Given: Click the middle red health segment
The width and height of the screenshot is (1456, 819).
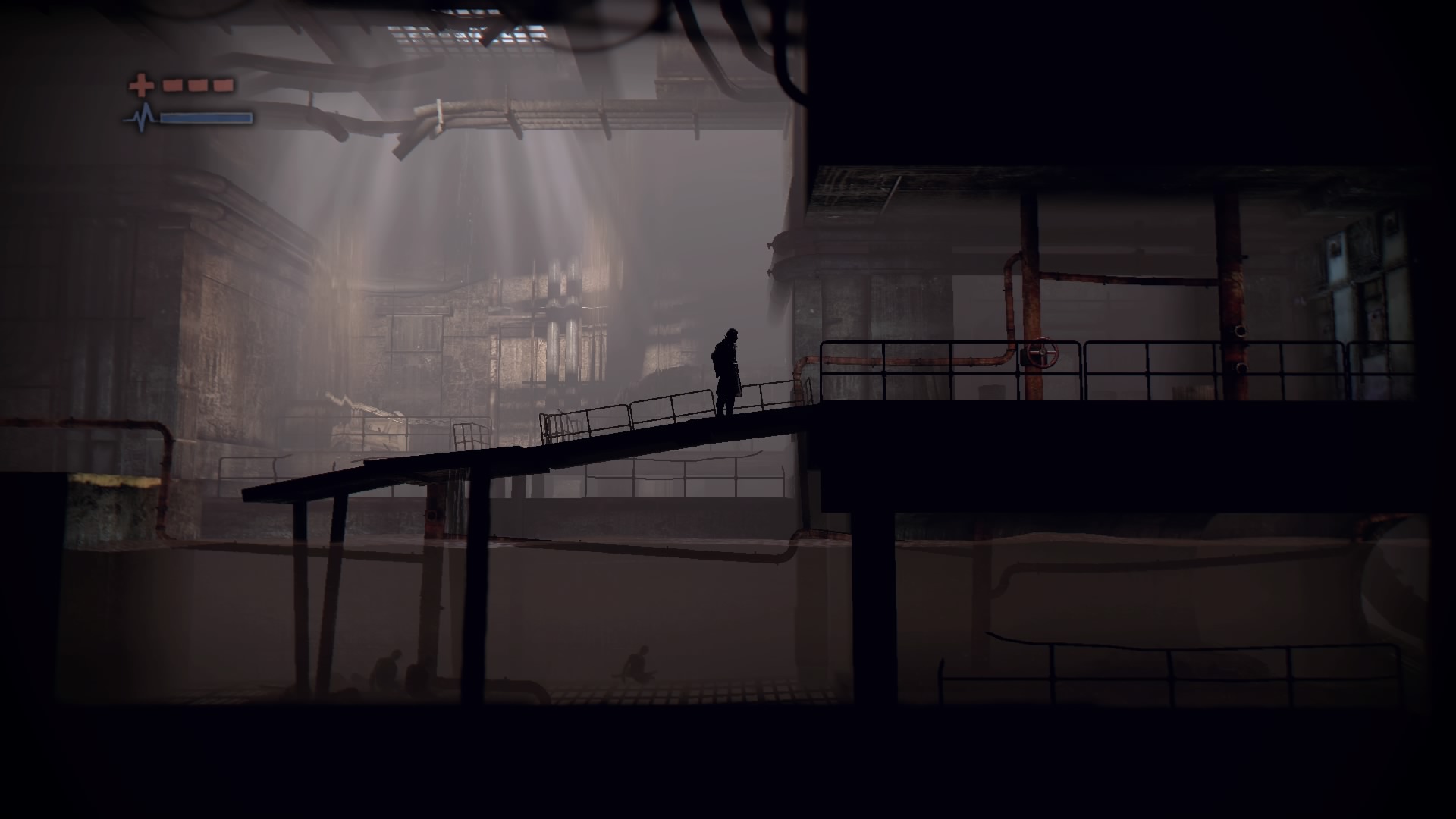Looking at the screenshot, I should tap(197, 85).
